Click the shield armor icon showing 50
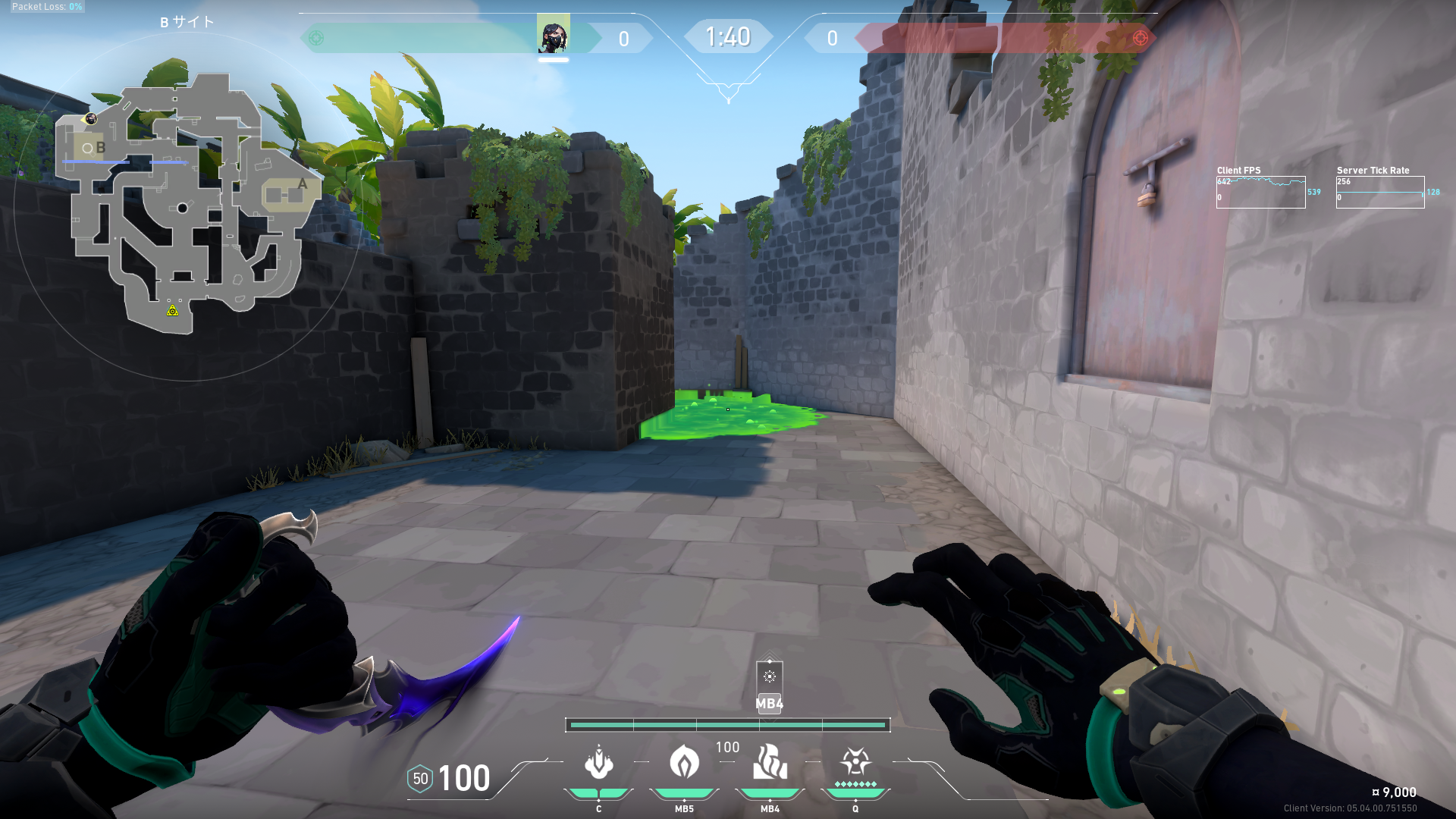The width and height of the screenshot is (1456, 819). coord(420,779)
